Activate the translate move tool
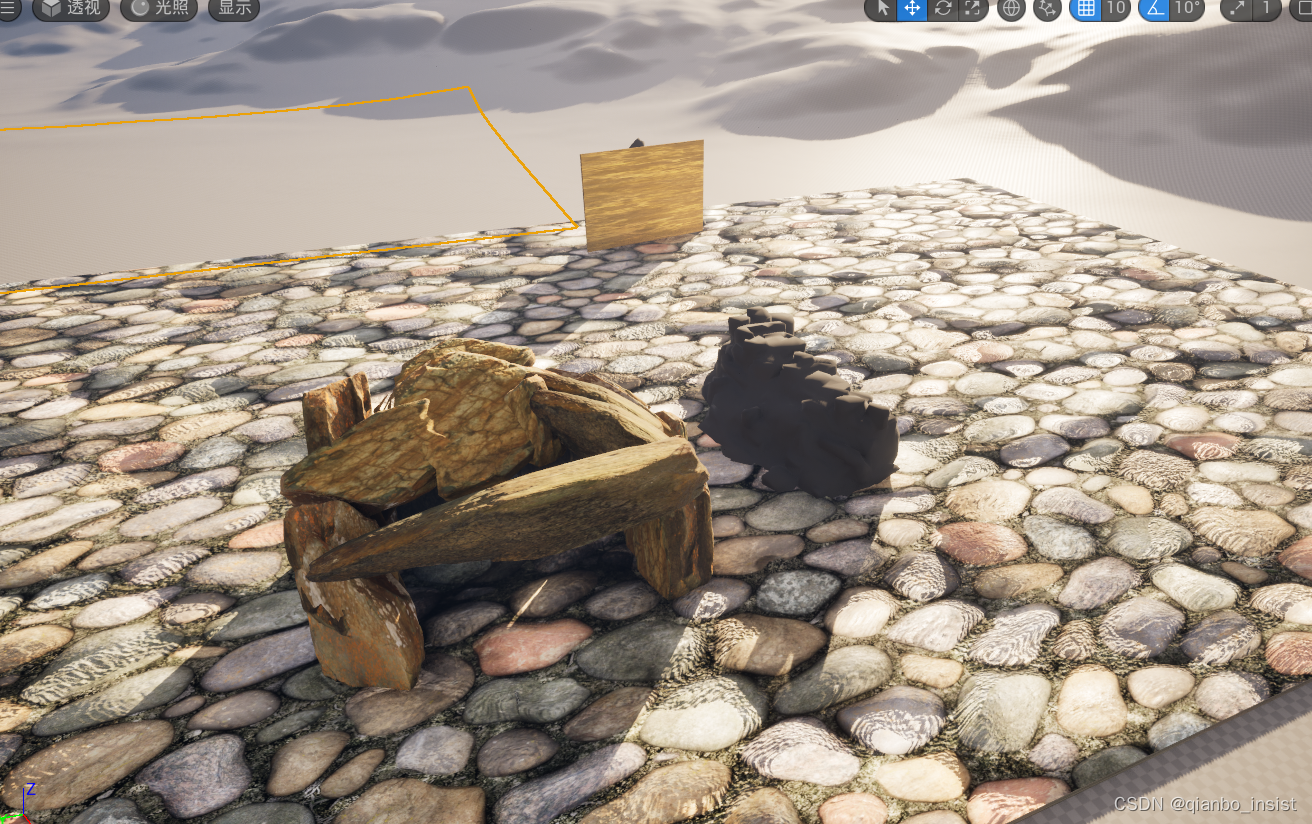1312x824 pixels. 911,8
